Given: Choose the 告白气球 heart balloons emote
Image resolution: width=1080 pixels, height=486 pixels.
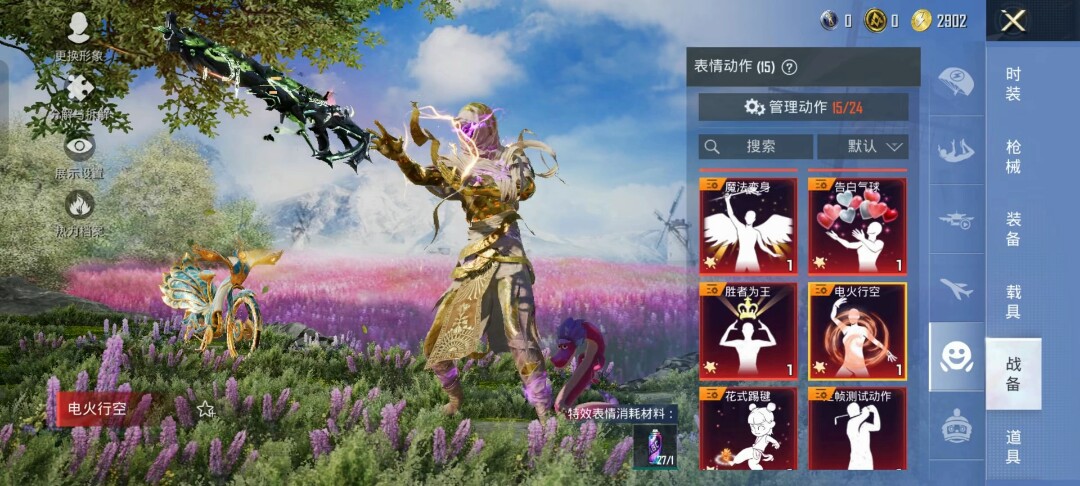Looking at the screenshot, I should pos(857,226).
